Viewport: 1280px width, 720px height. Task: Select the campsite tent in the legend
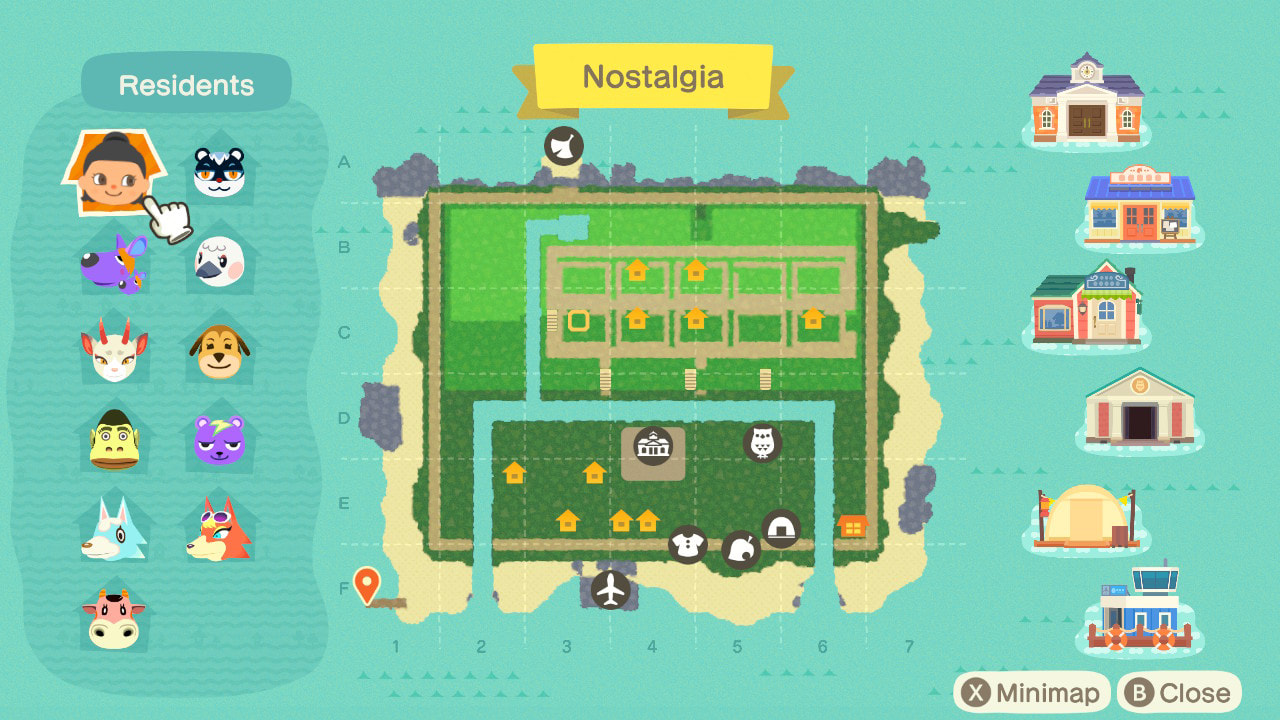[x=1086, y=517]
